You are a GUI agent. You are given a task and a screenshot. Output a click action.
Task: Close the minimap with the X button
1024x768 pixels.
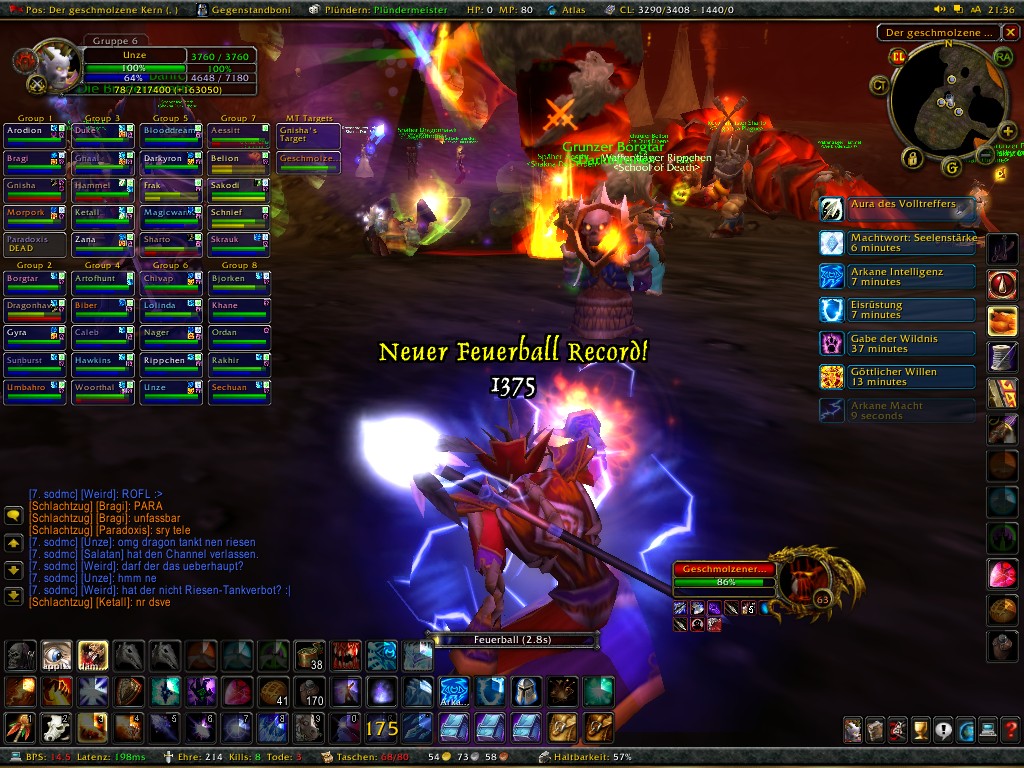coord(1010,32)
